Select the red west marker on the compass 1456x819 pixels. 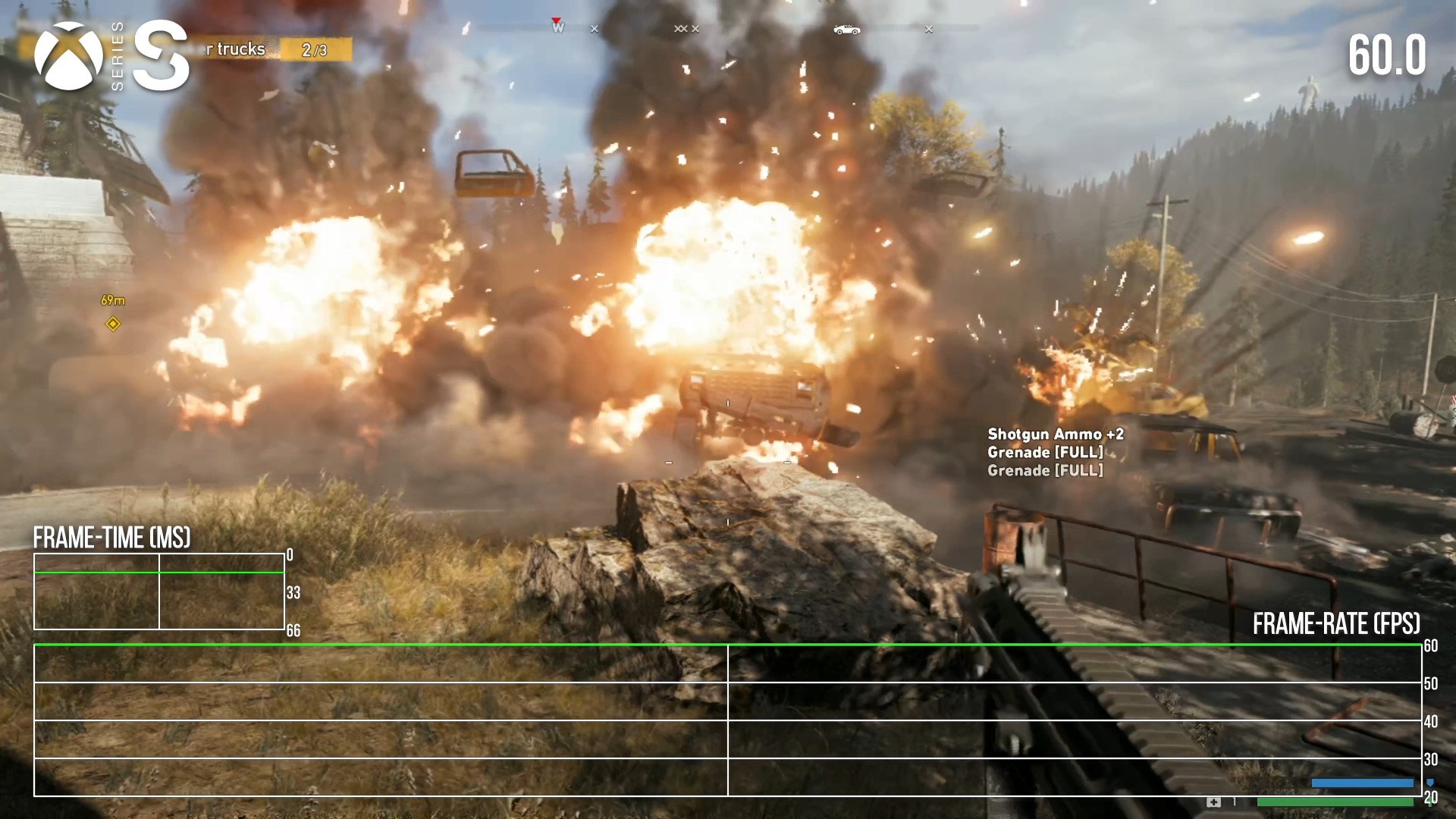[557, 27]
